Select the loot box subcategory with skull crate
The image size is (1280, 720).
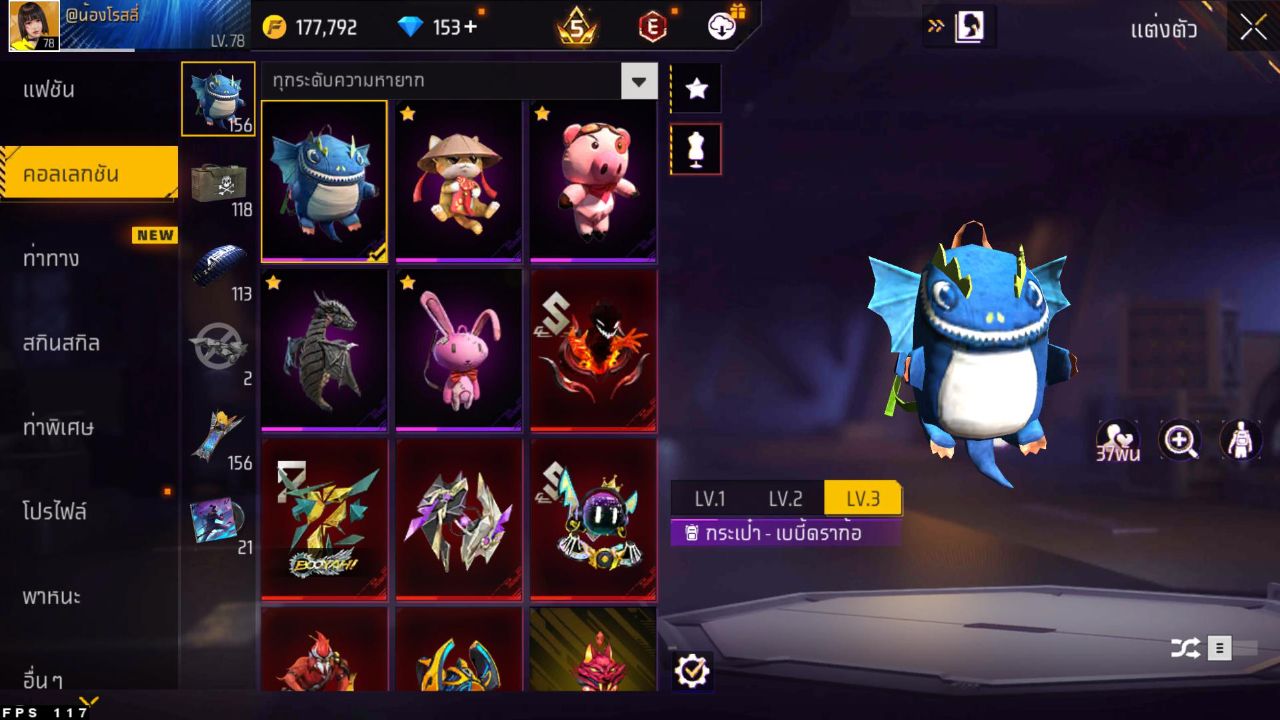click(x=218, y=183)
